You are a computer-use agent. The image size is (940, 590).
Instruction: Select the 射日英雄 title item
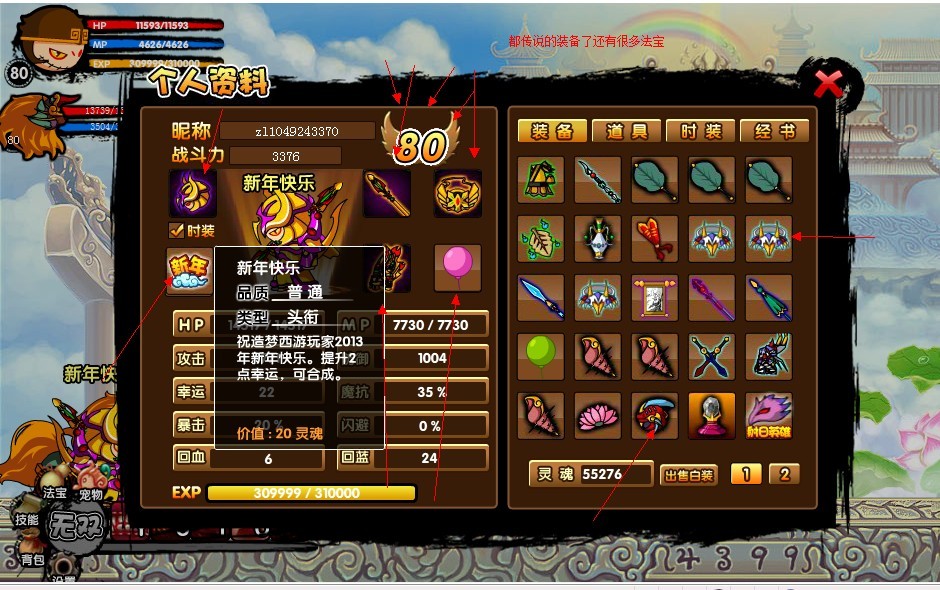768,415
